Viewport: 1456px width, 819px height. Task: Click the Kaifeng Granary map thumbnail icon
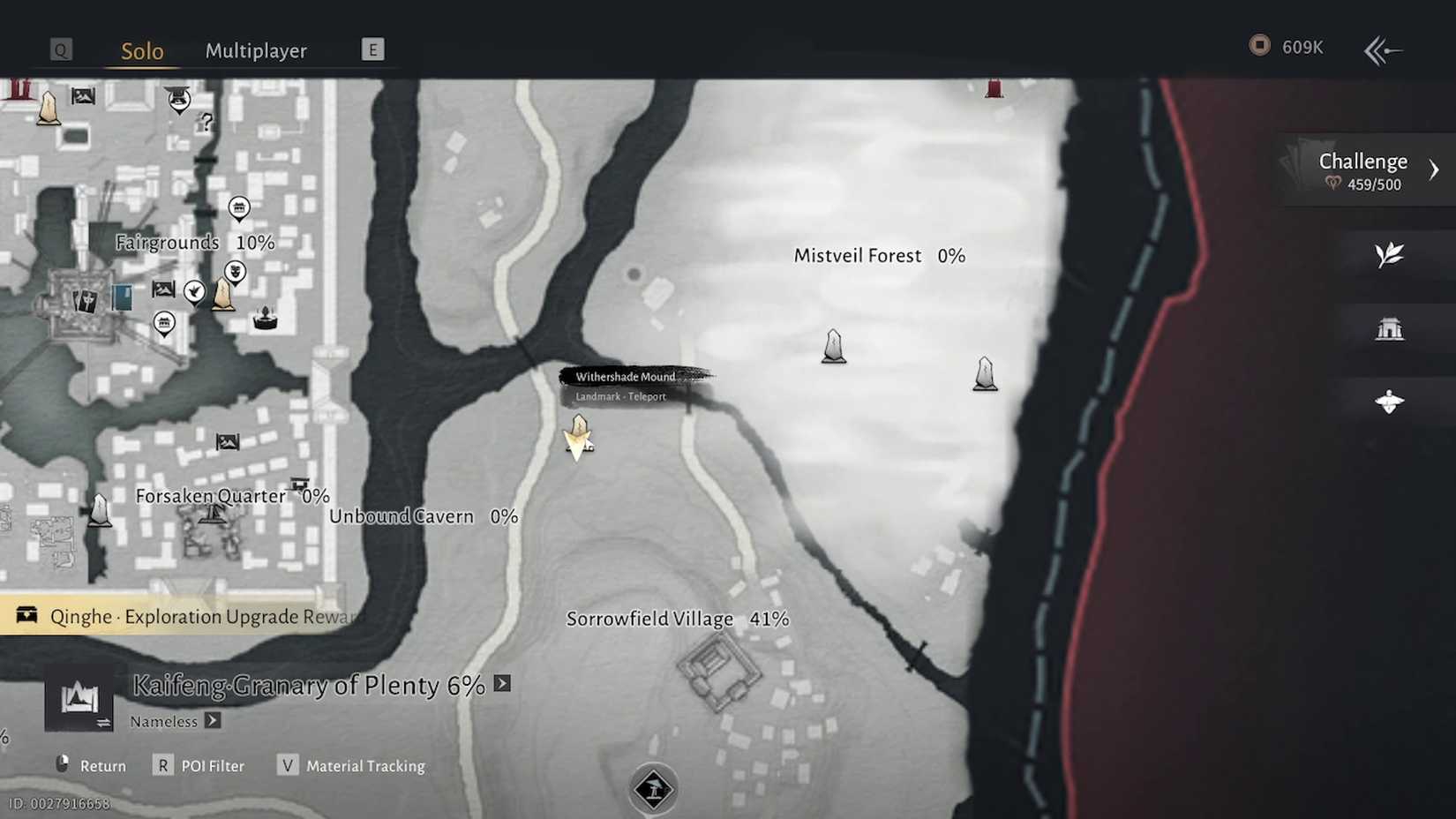click(80, 699)
